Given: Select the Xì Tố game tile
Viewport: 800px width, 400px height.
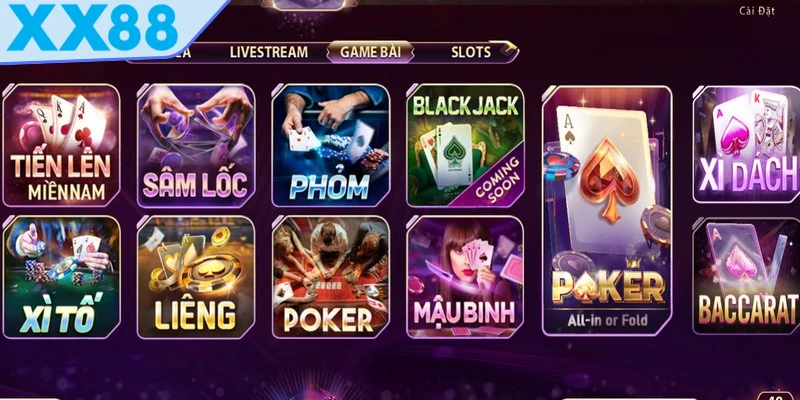Looking at the screenshot, I should point(61,277).
